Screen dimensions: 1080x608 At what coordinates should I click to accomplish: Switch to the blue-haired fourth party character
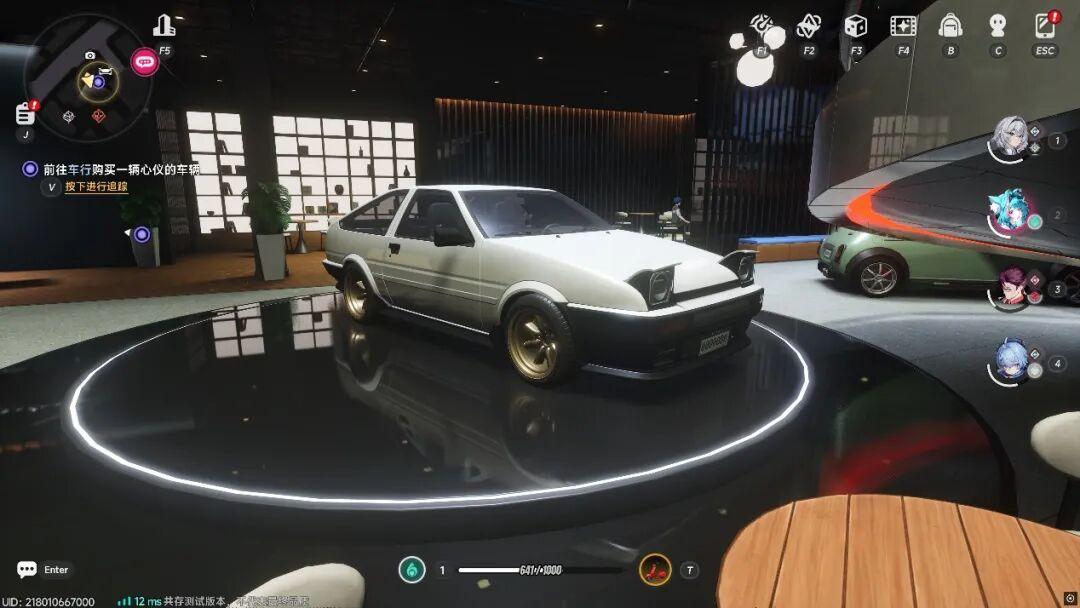1009,361
